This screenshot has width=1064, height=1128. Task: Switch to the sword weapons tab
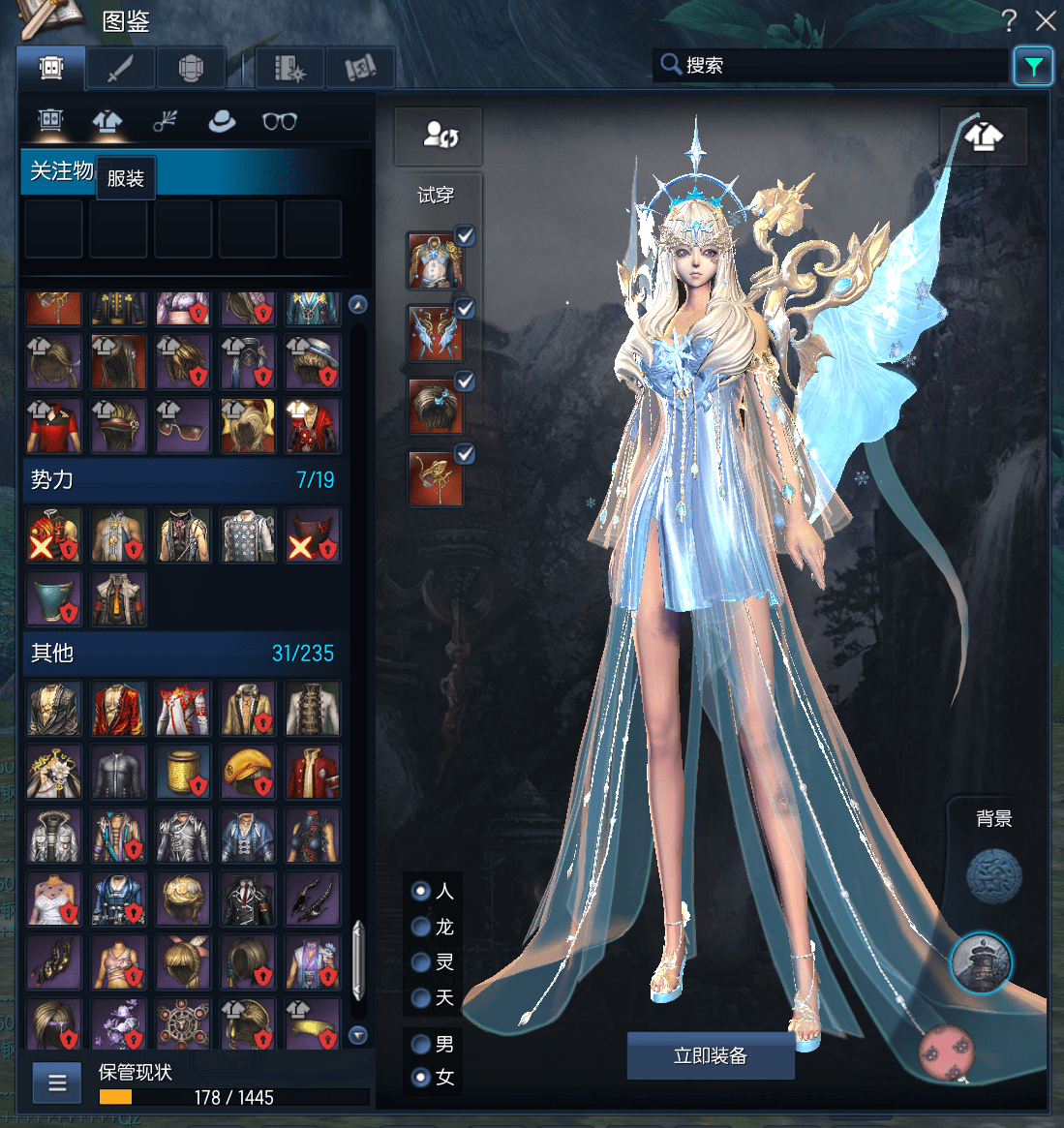(x=120, y=69)
